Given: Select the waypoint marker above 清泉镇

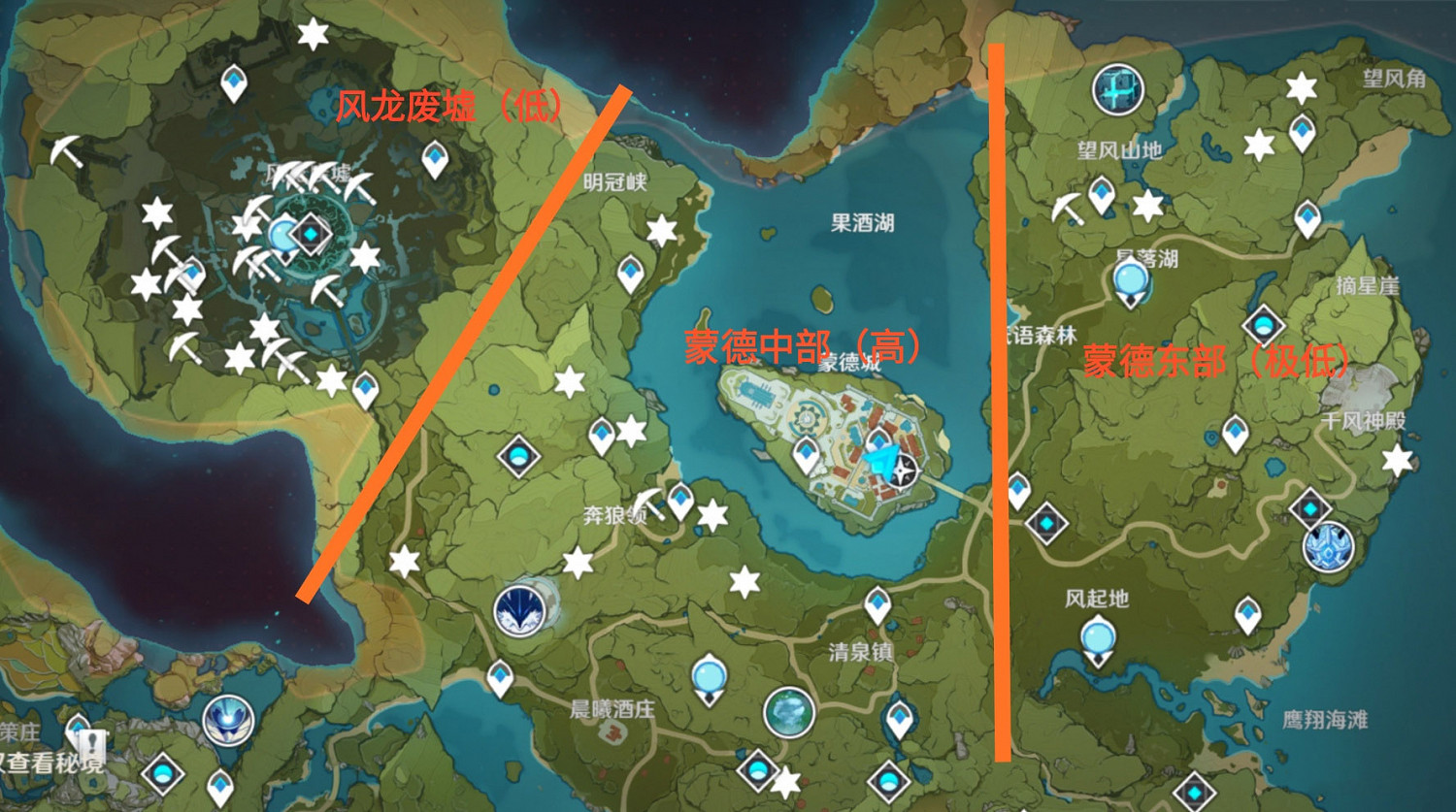Looking at the screenshot, I should click(x=878, y=601).
